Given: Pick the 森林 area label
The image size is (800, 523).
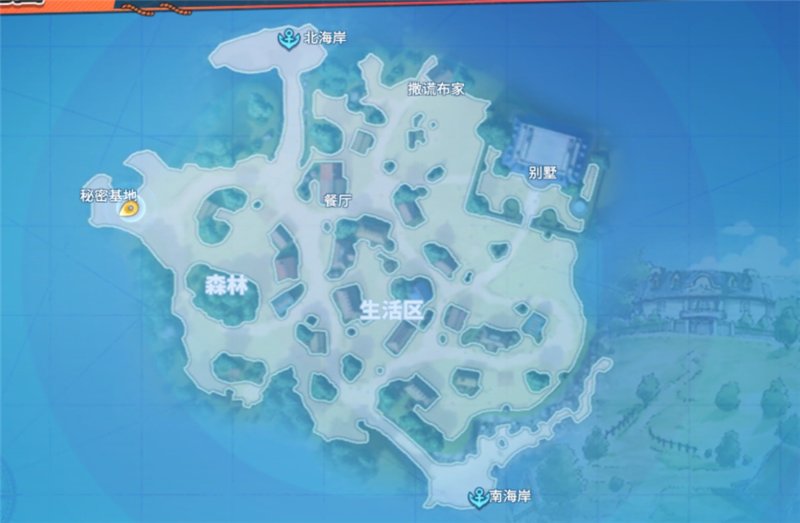Looking at the screenshot, I should [x=226, y=286].
